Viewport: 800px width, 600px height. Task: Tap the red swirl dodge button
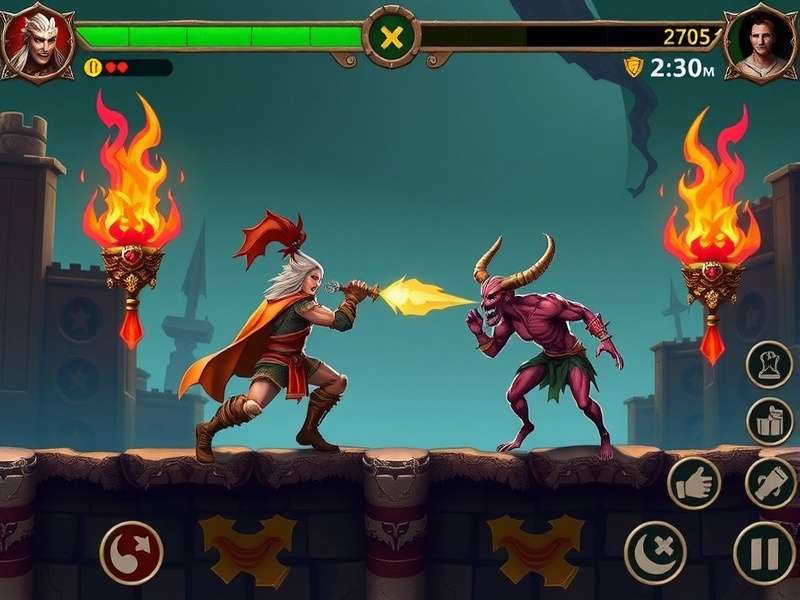(x=132, y=552)
